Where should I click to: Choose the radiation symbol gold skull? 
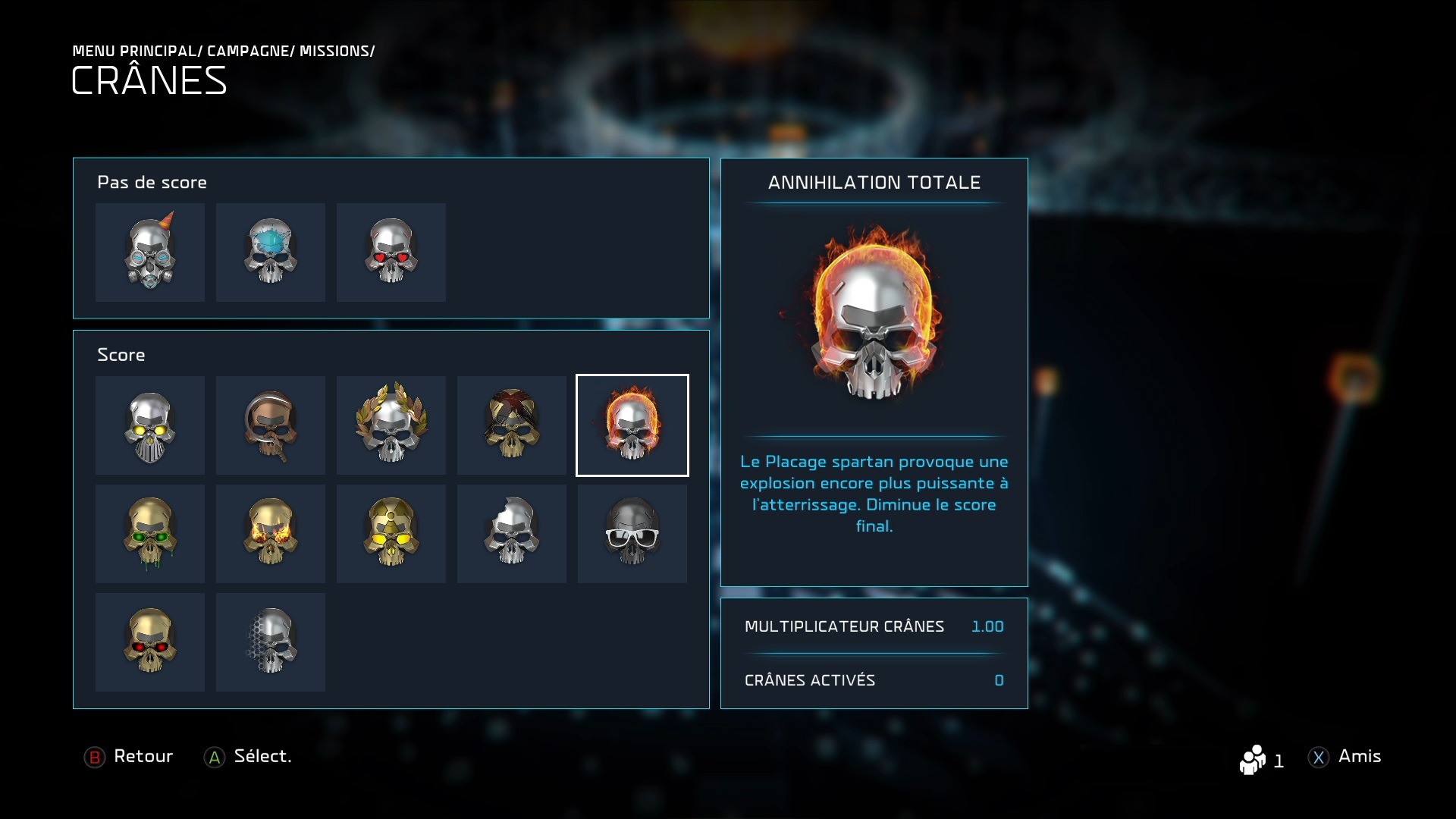[391, 534]
